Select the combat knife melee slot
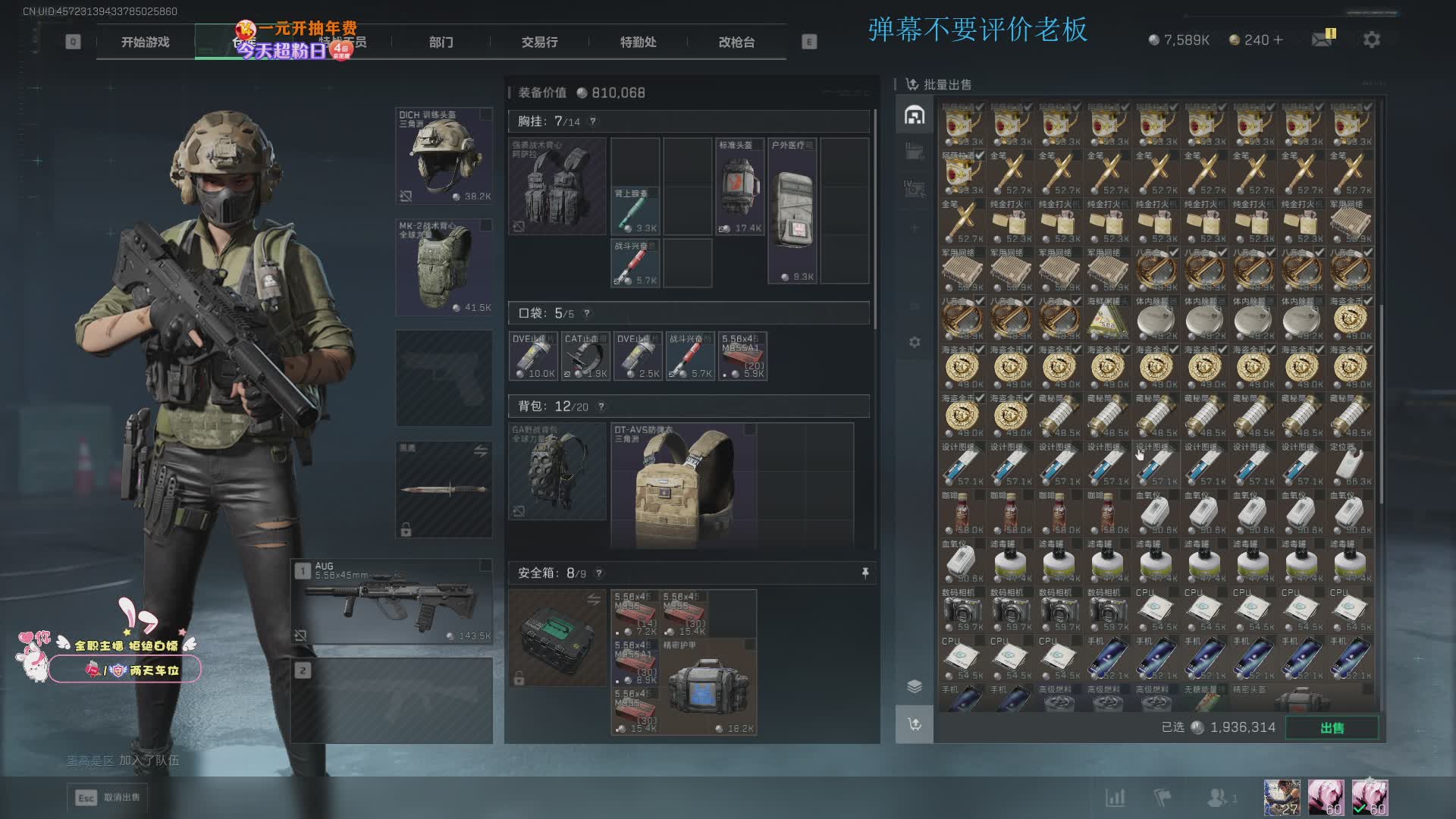1456x819 pixels. [x=444, y=489]
